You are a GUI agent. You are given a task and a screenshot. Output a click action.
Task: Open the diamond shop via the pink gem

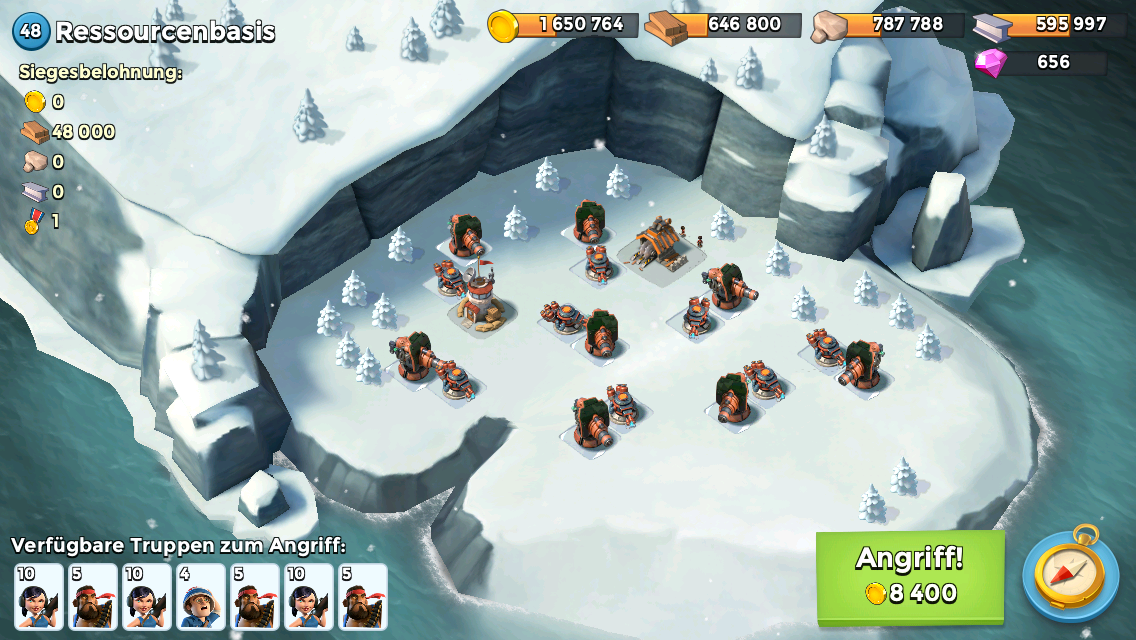click(x=992, y=62)
